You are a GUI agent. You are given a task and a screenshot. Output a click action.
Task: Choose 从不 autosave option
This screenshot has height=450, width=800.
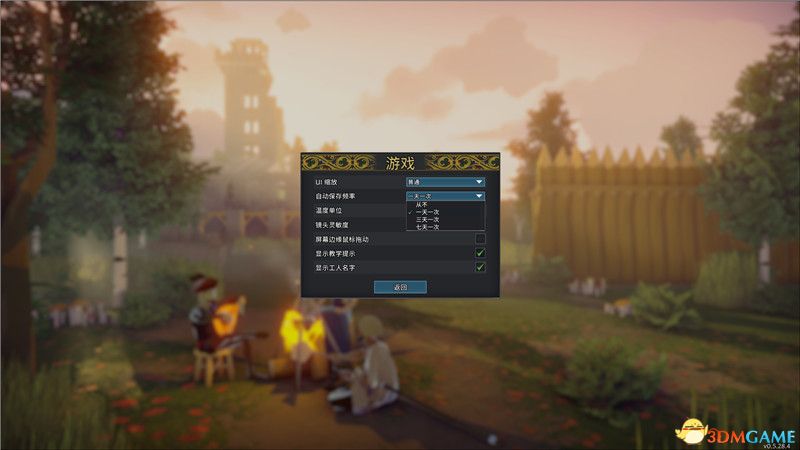pos(420,205)
